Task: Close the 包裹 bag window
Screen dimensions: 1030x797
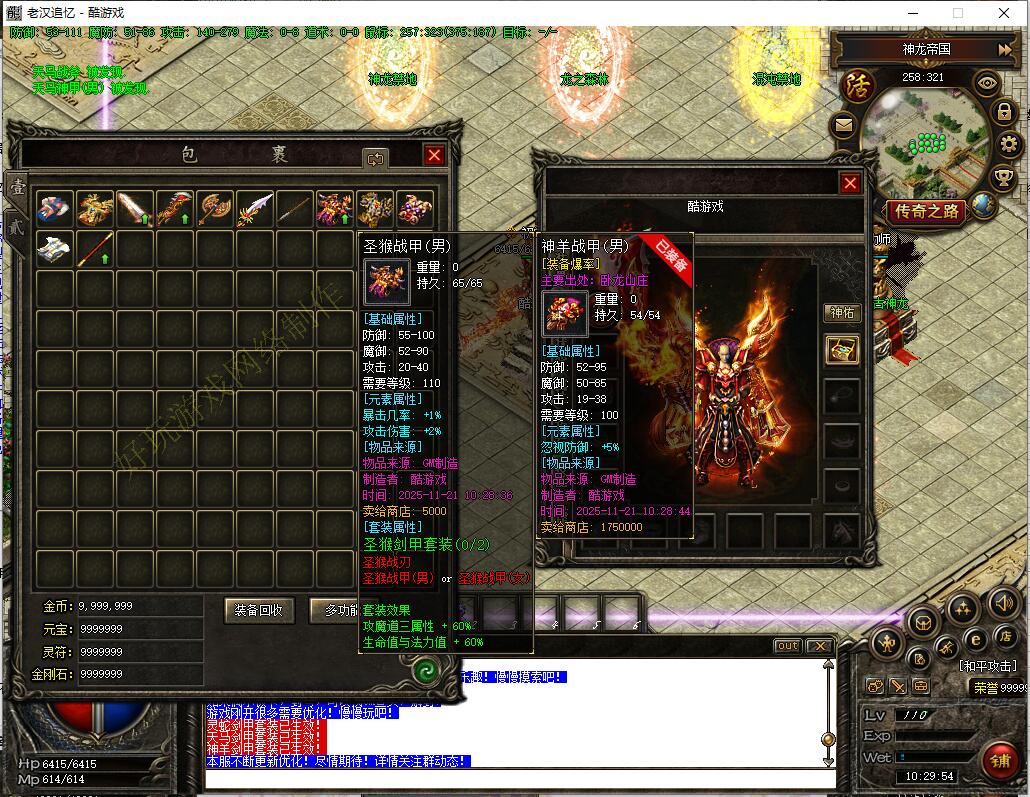Action: point(433,155)
